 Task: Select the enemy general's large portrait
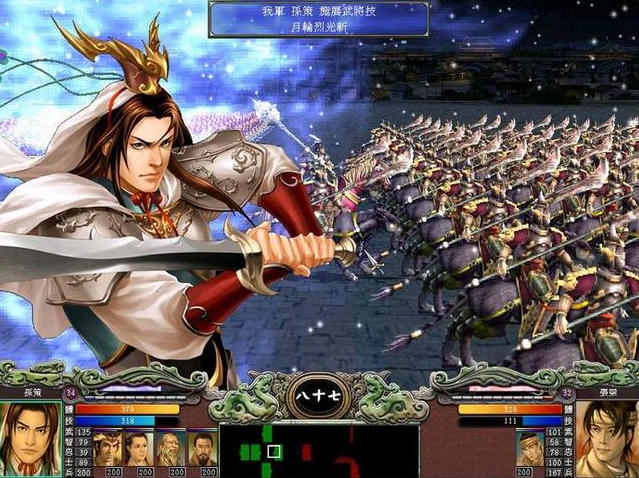[x=606, y=439]
